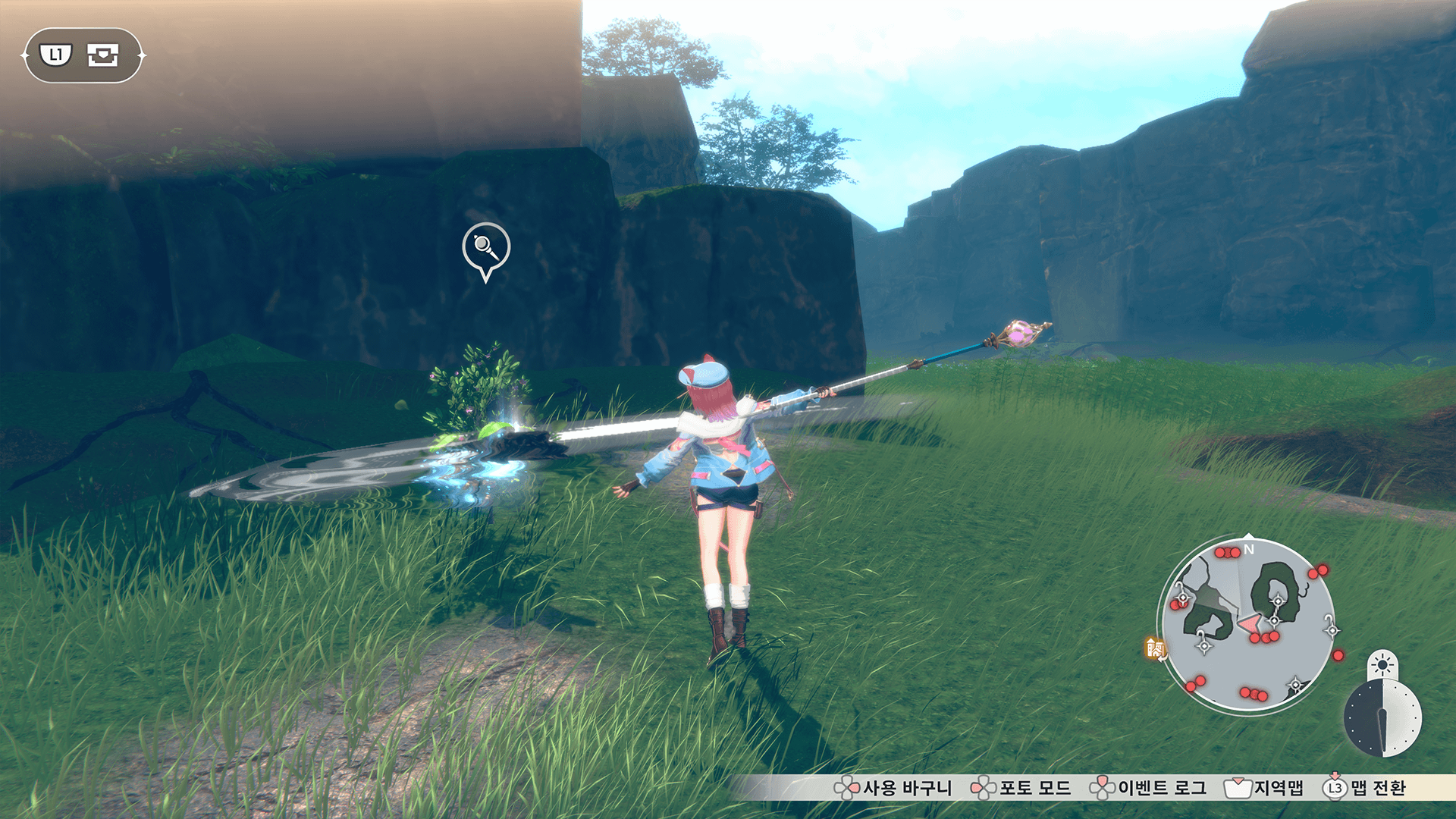Select the orange building marker on the minimap edge

click(1155, 648)
